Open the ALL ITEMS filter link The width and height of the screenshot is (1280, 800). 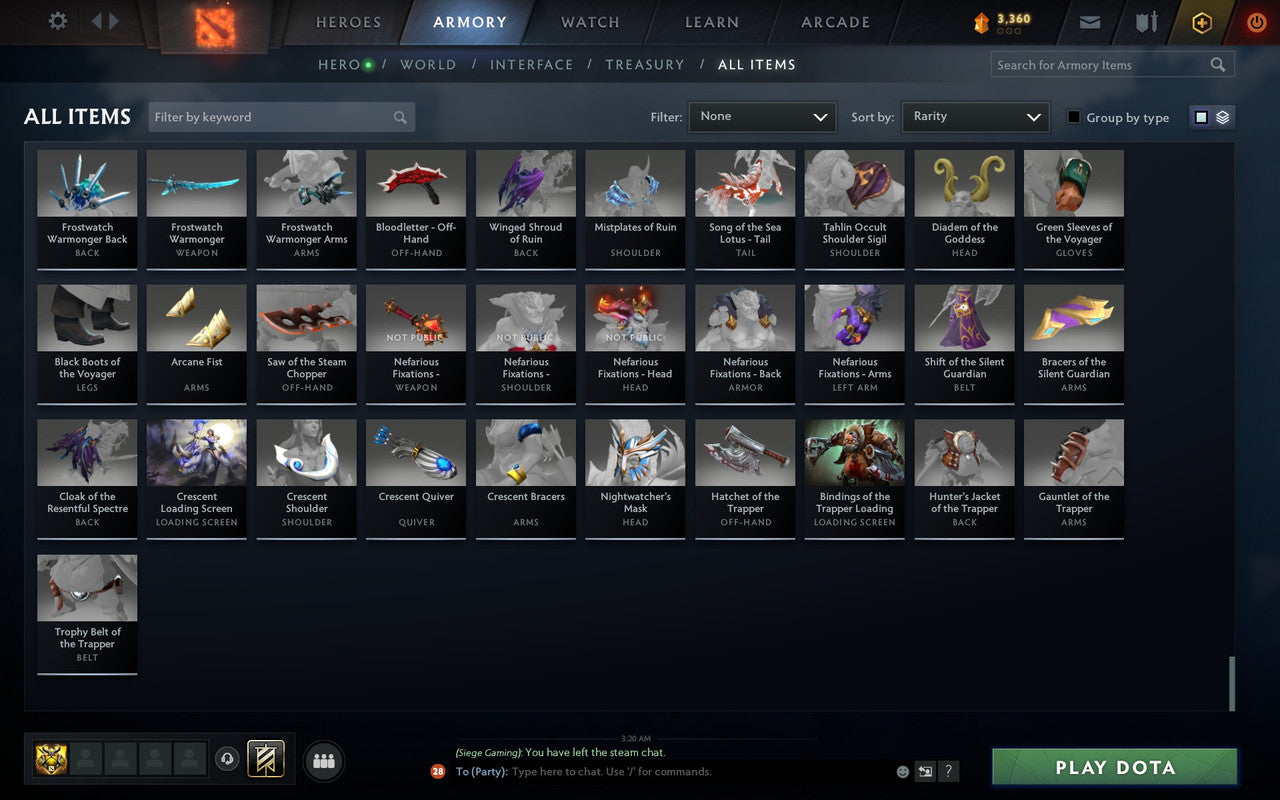757,64
